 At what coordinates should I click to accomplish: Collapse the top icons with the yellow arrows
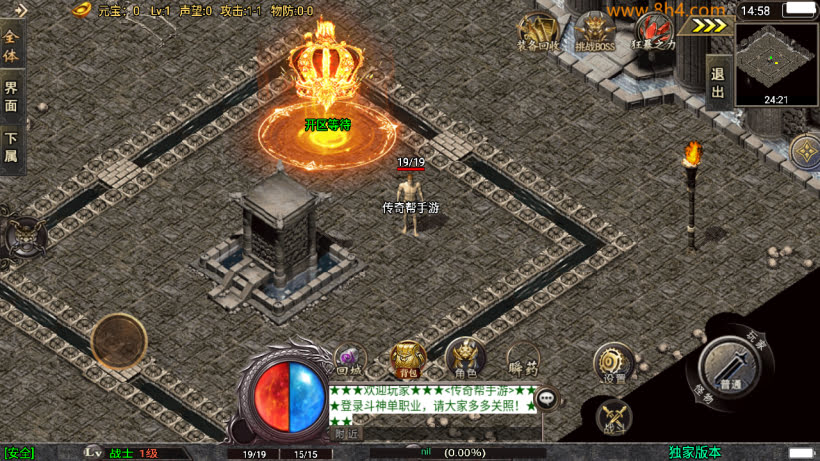pyautogui.click(x=709, y=27)
